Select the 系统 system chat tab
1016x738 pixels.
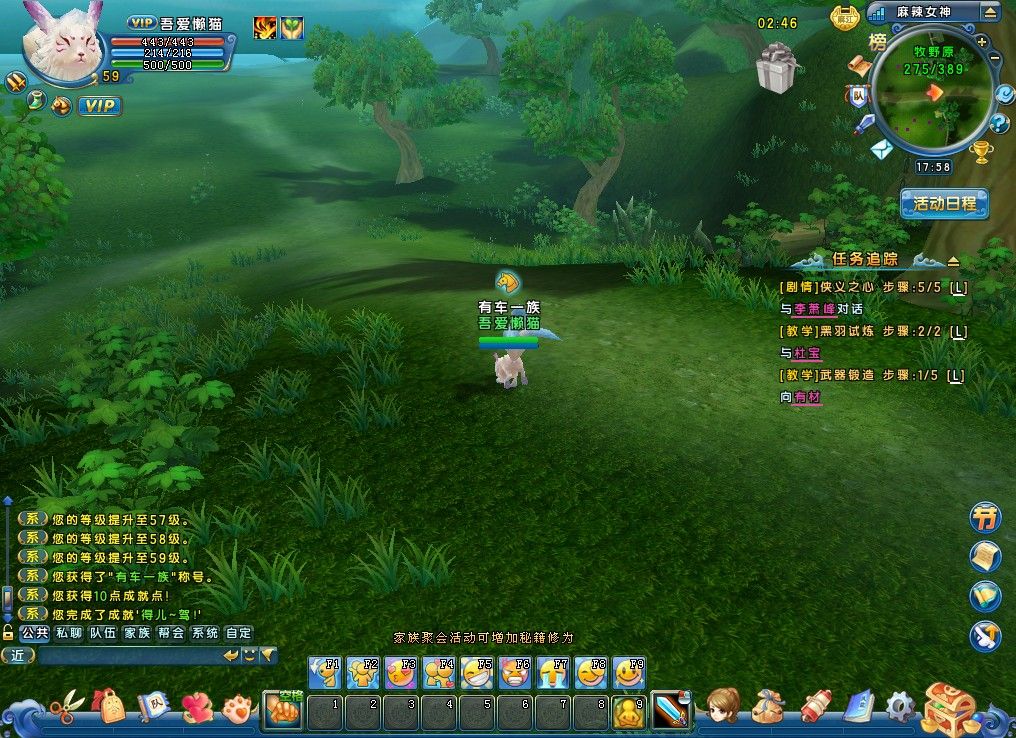(204, 633)
